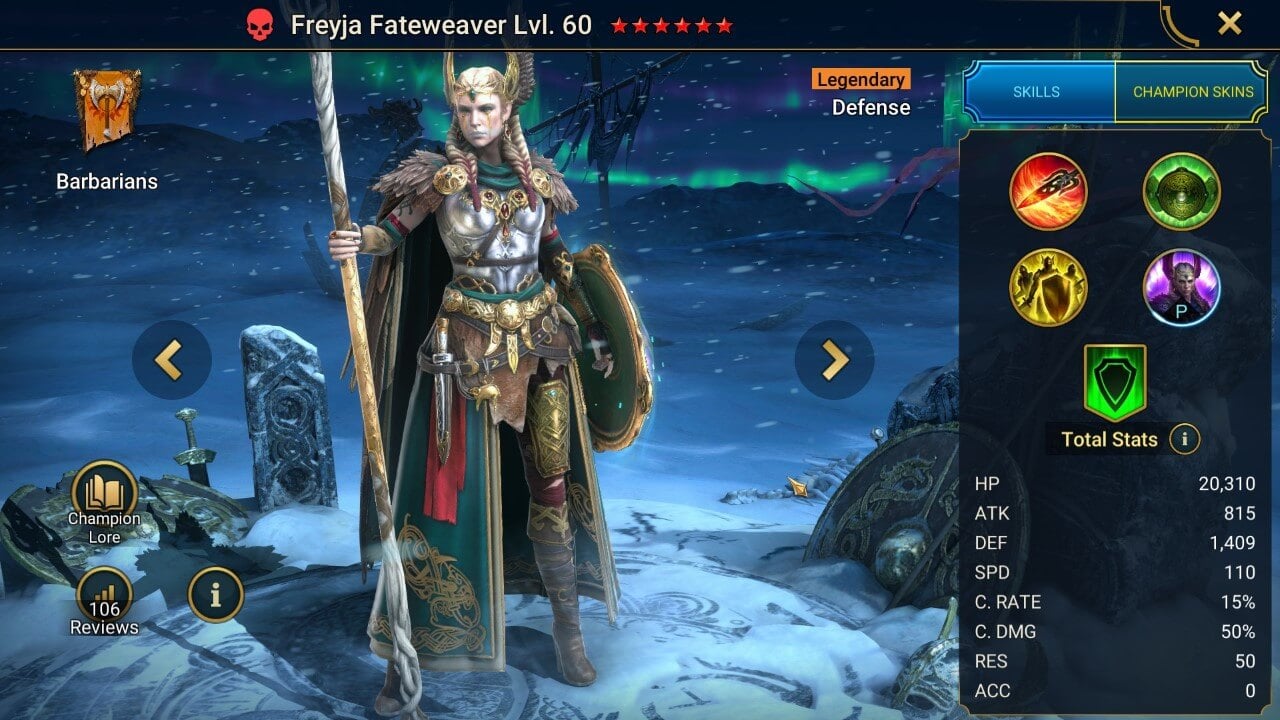The width and height of the screenshot is (1280, 720).
Task: Open Champion Lore book
Action: pos(104,497)
